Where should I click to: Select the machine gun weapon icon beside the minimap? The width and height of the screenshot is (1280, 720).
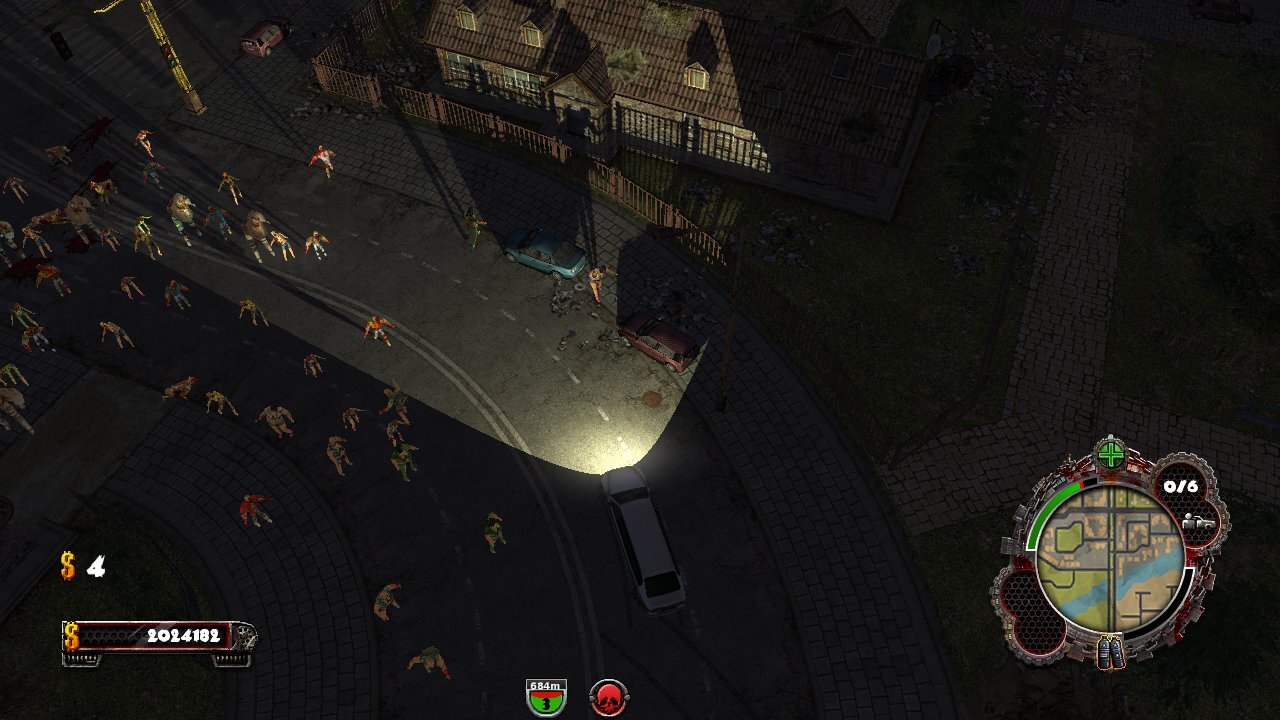(1200, 522)
